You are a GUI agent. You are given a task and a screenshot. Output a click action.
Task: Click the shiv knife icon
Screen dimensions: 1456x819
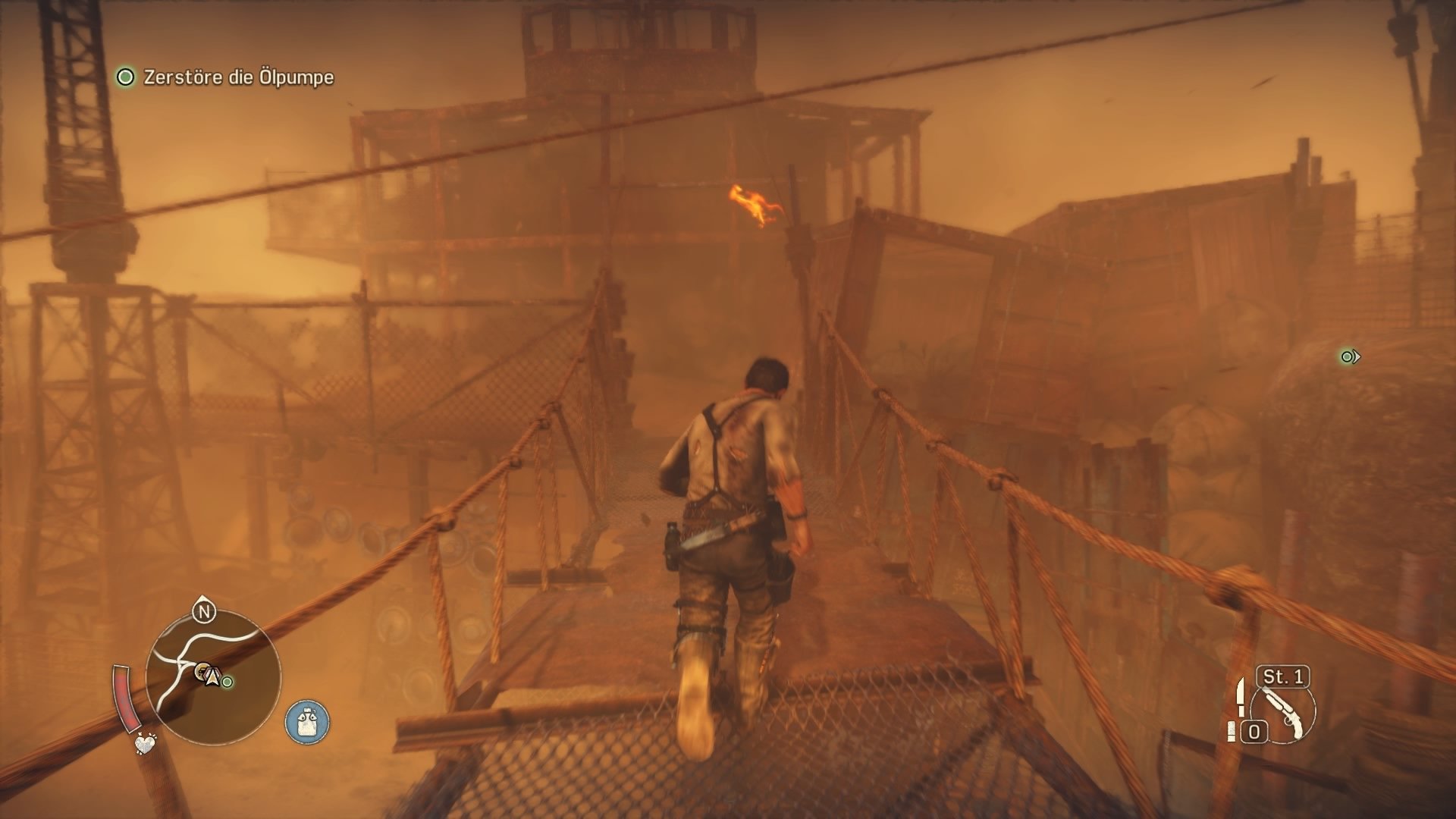1241,698
